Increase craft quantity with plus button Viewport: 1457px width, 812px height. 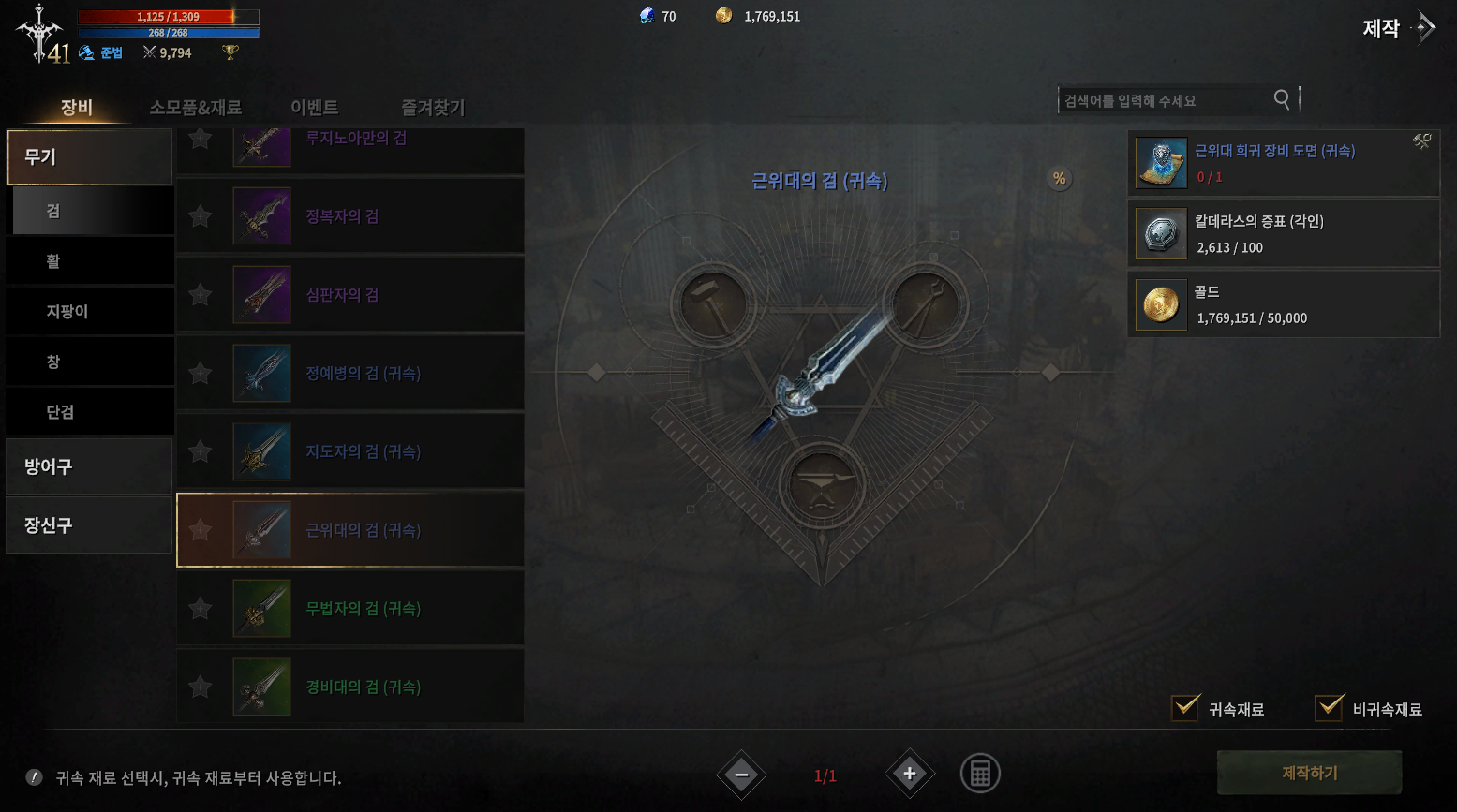(x=909, y=774)
